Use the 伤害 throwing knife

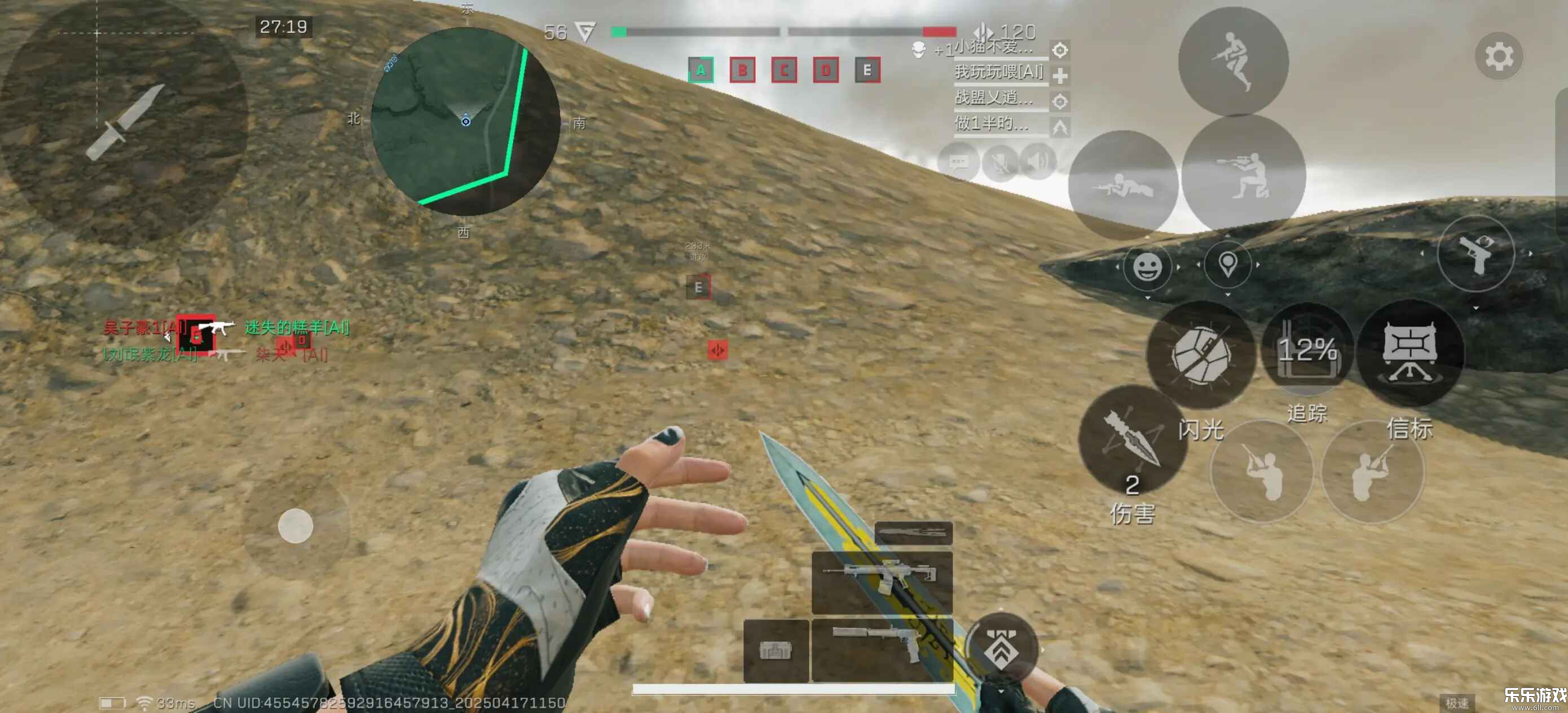1132,439
